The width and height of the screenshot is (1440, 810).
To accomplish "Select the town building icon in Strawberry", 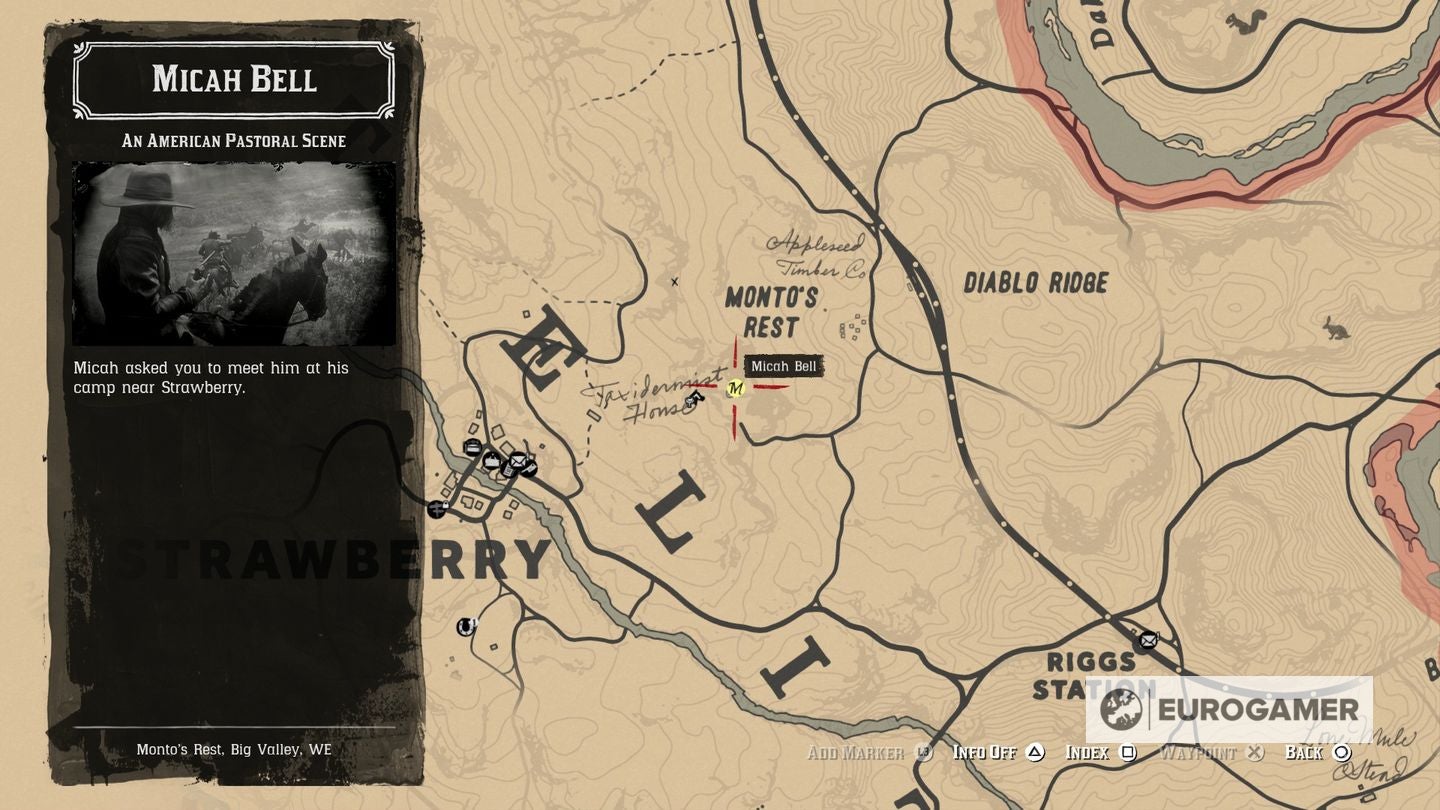I will (492, 460).
